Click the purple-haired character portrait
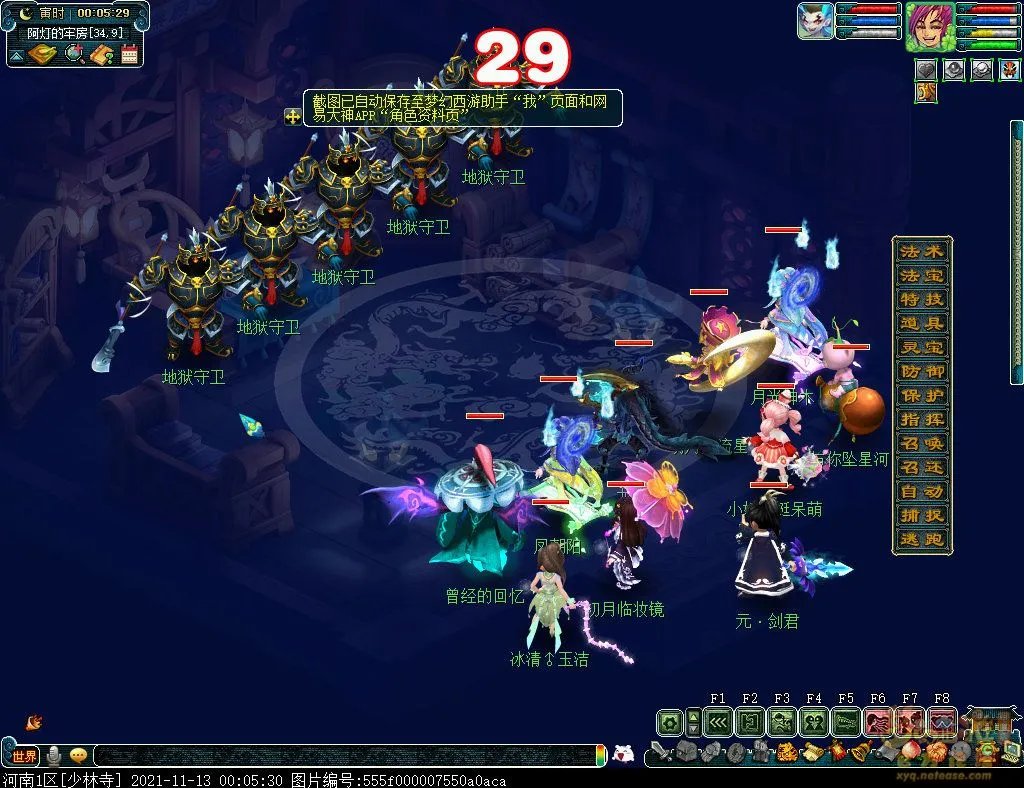This screenshot has width=1024, height=788. (x=929, y=26)
